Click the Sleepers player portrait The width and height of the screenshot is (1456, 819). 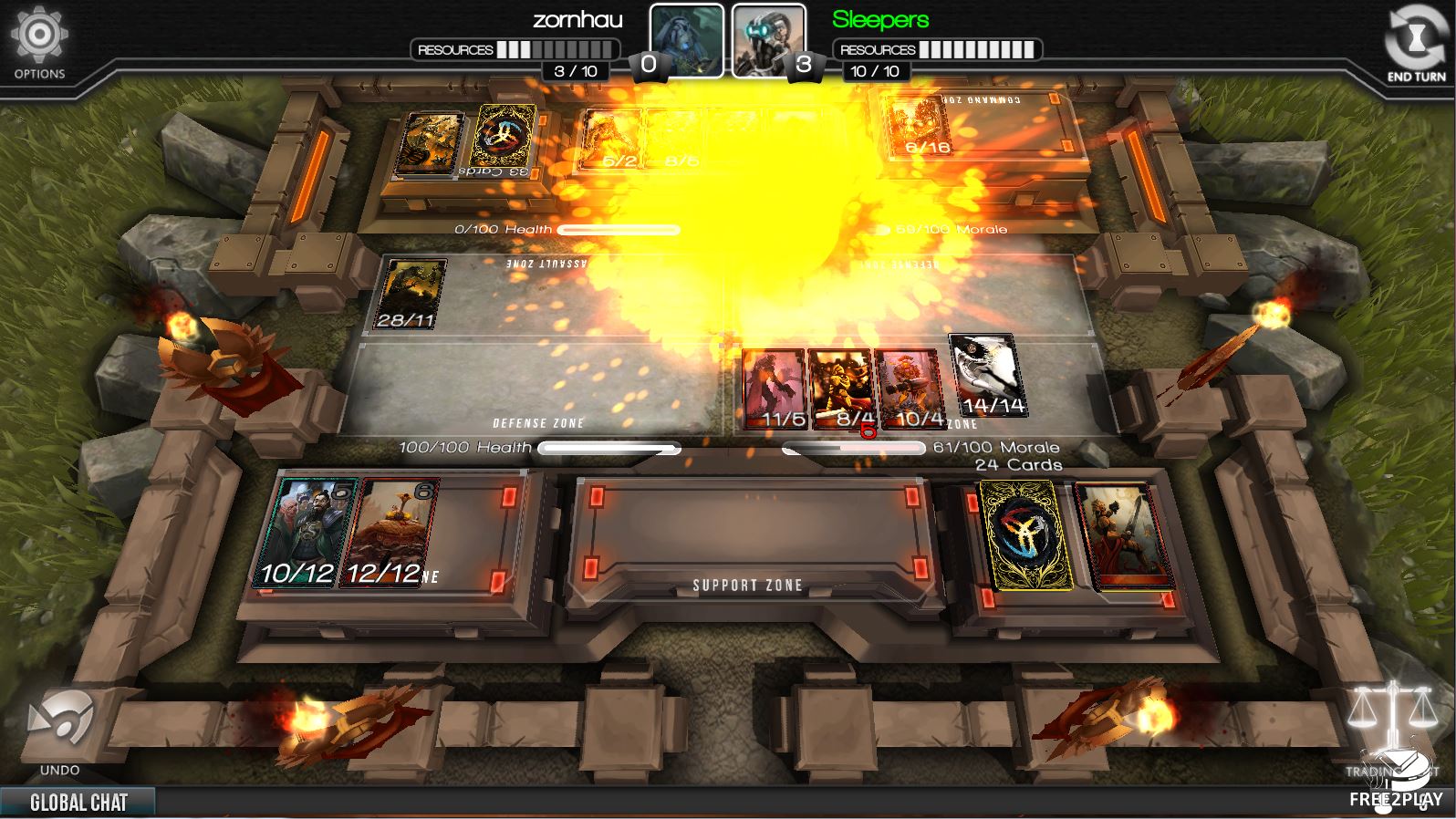pyautogui.click(x=768, y=40)
